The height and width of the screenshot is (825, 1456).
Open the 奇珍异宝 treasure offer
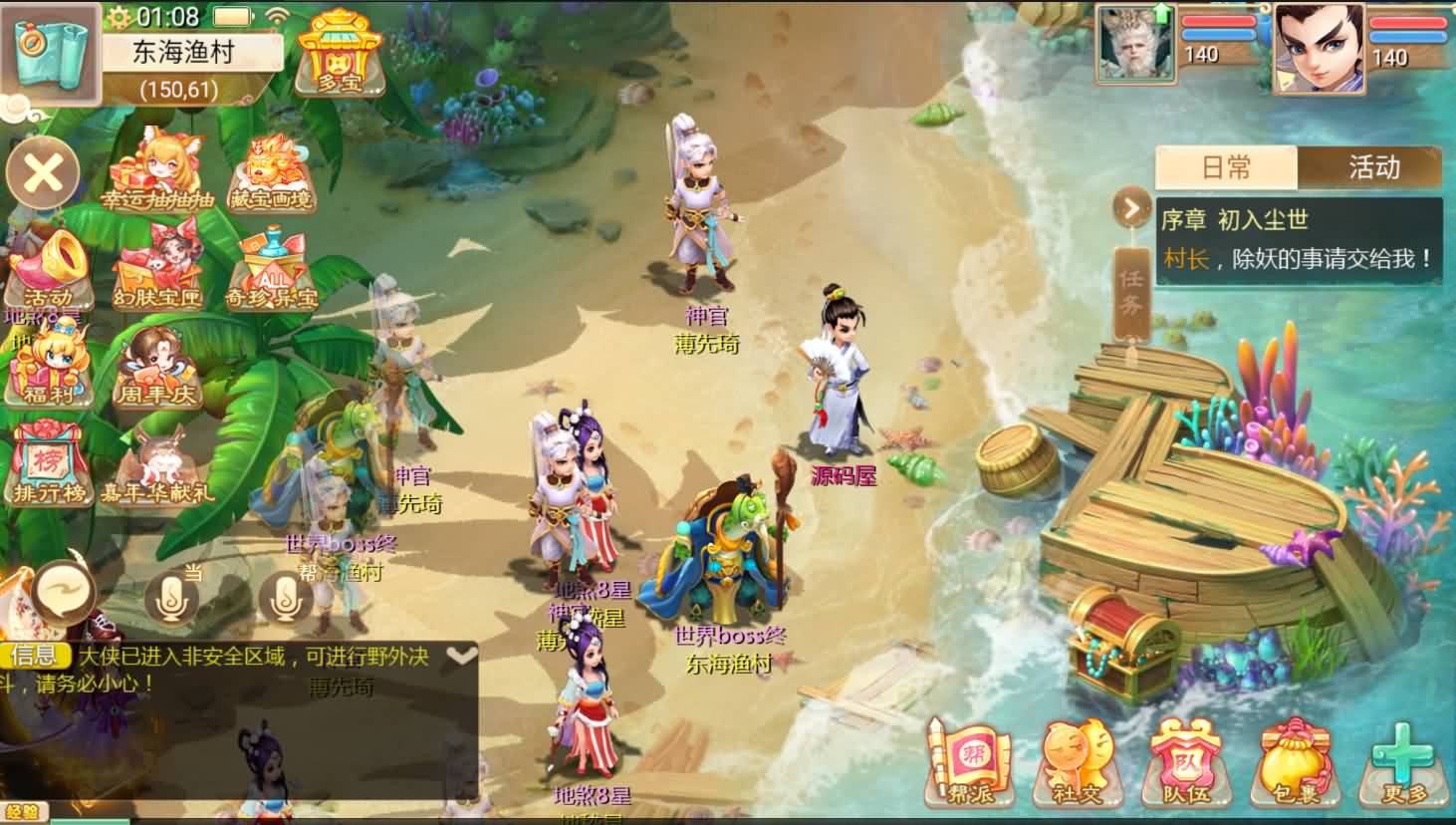point(271,269)
